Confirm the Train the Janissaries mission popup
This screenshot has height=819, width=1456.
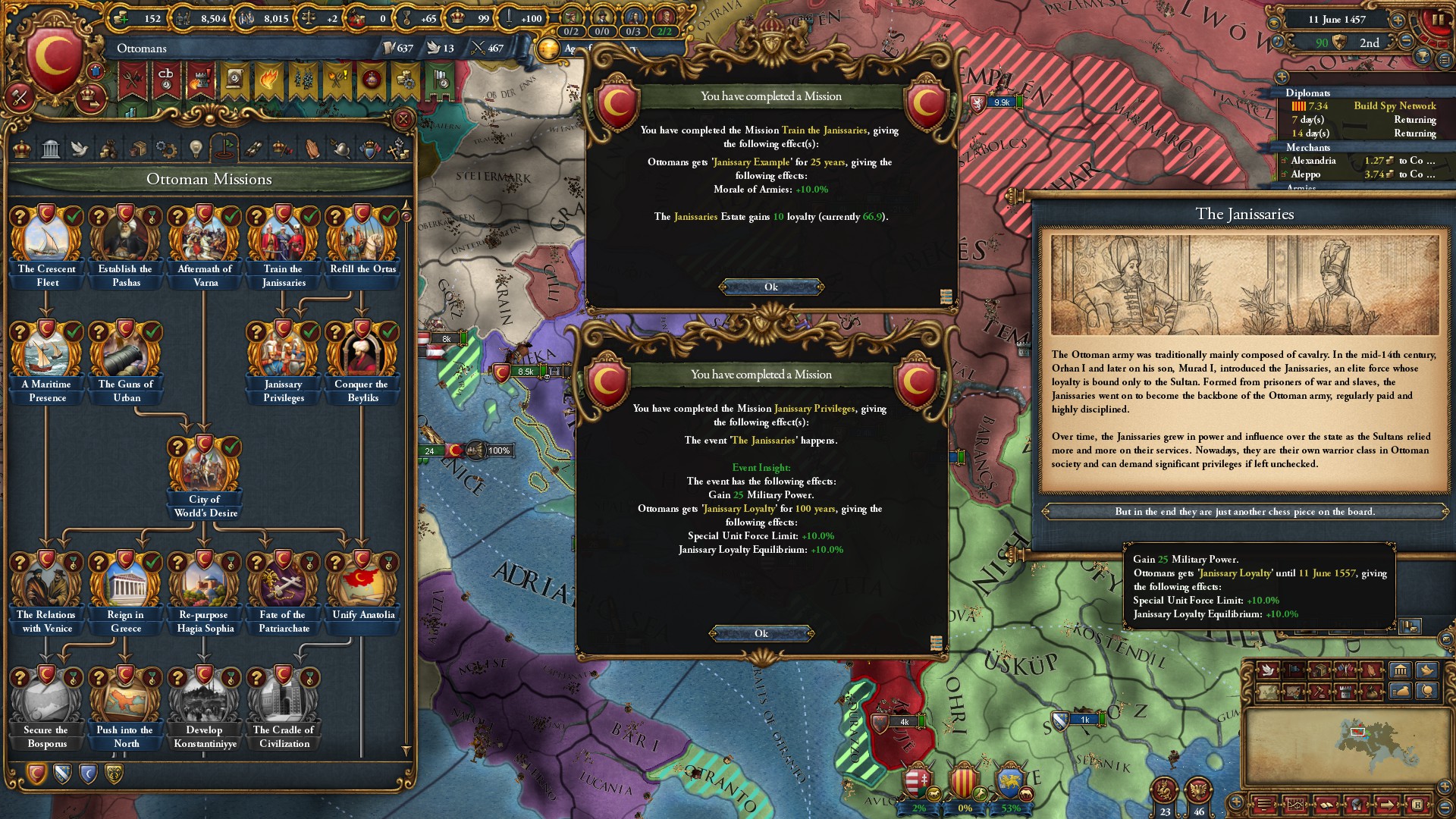click(770, 287)
